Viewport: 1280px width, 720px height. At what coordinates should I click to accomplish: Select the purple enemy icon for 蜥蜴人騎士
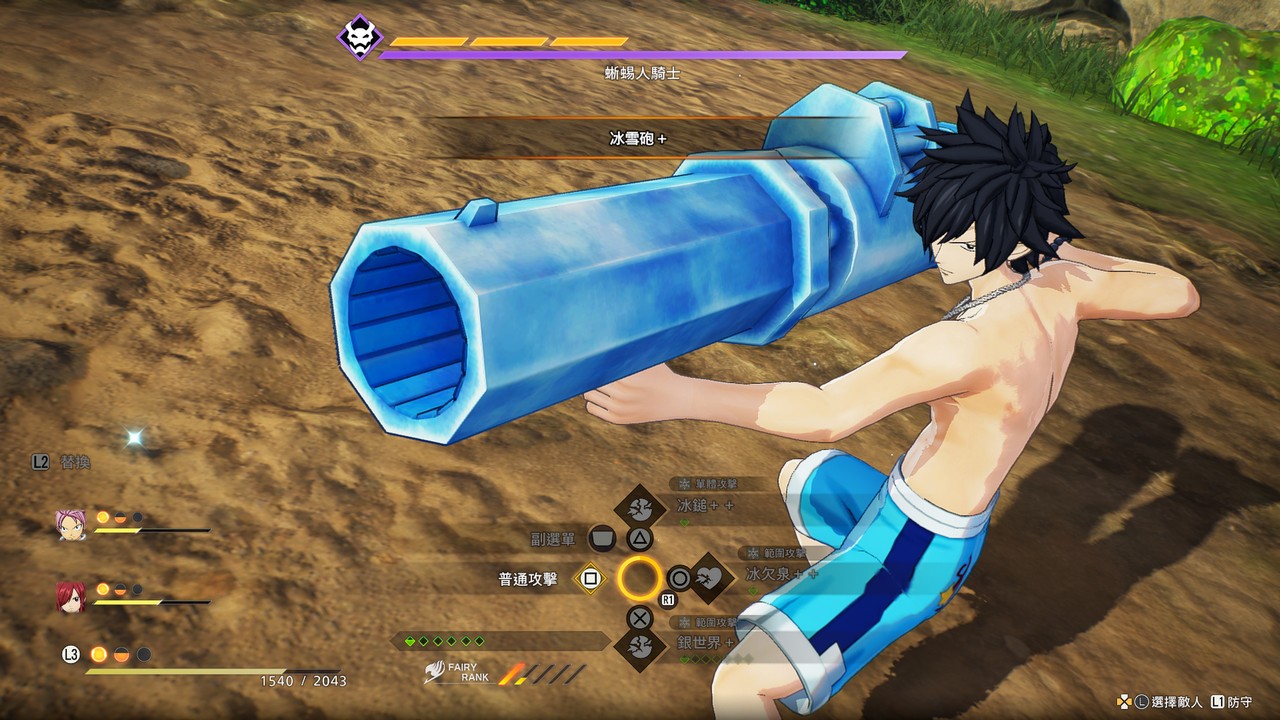click(359, 38)
